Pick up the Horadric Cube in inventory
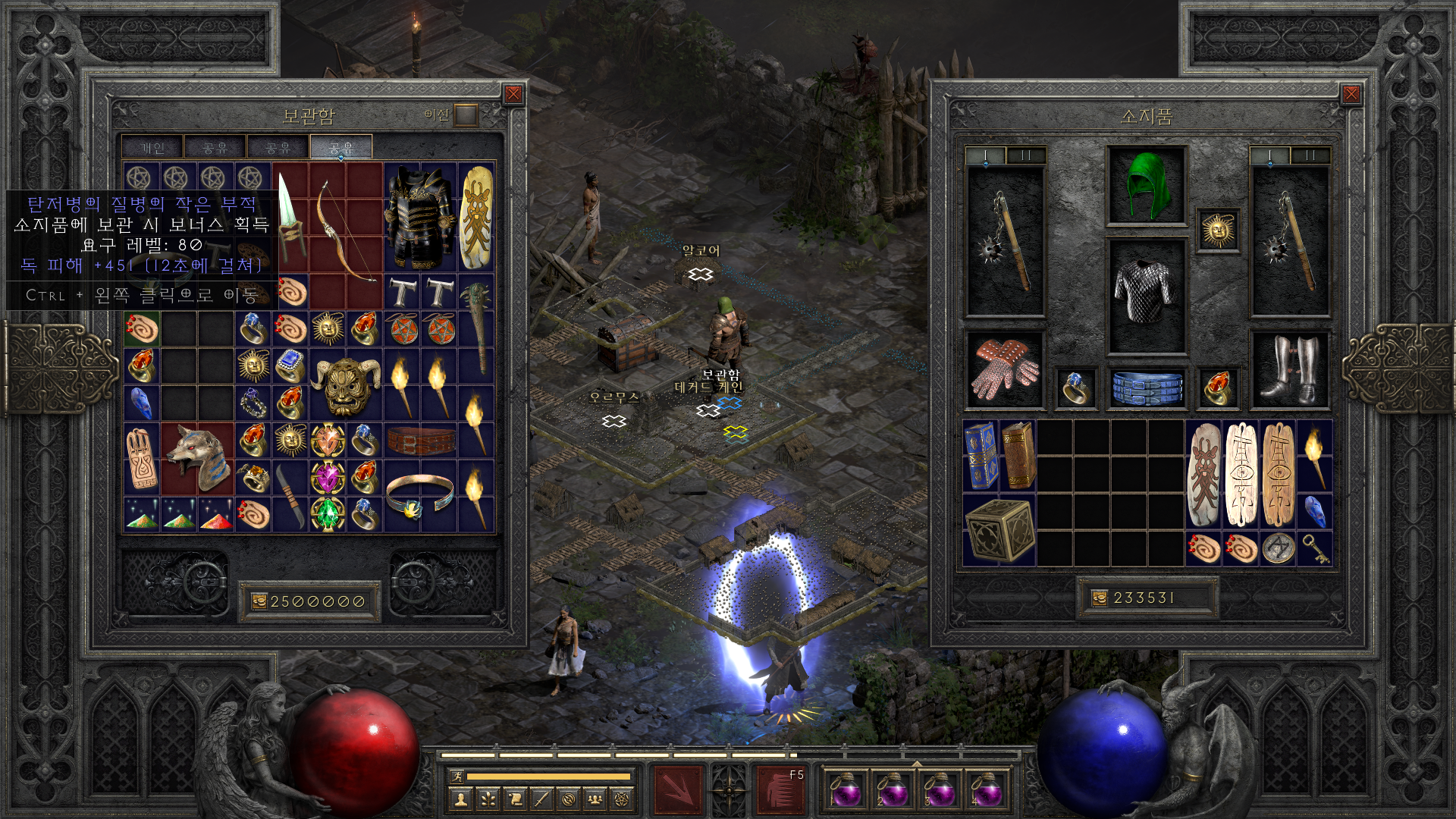The width and height of the screenshot is (1456, 819). coord(999,530)
